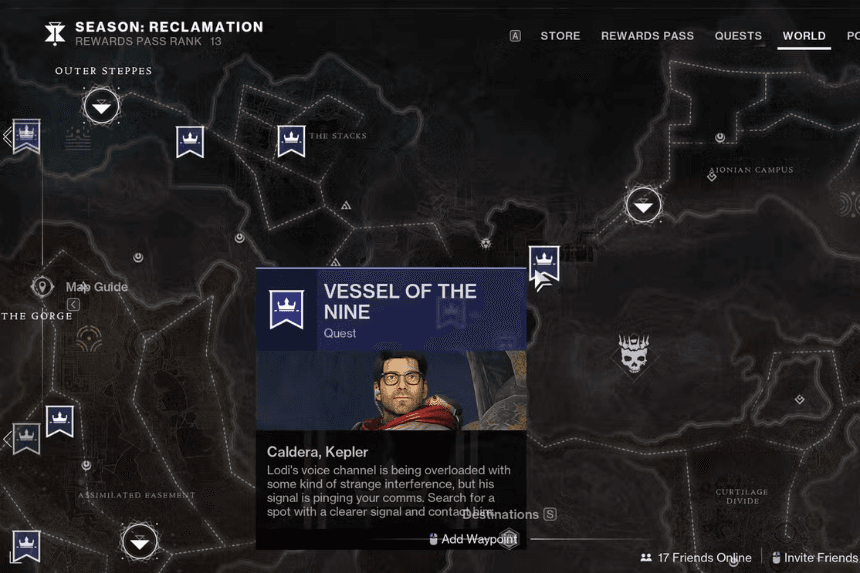Click the Vessel of the Nine map marker
This screenshot has width=860, height=573.
pos(544,264)
